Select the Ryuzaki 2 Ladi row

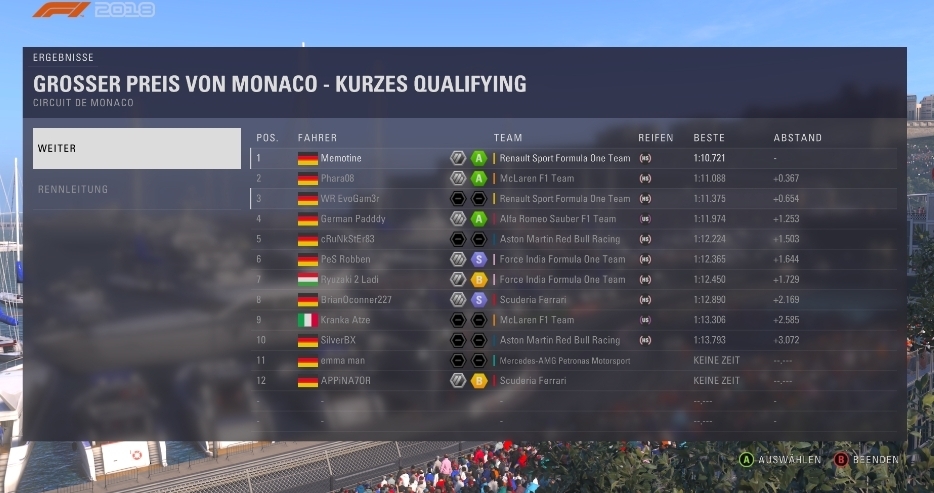(x=573, y=279)
